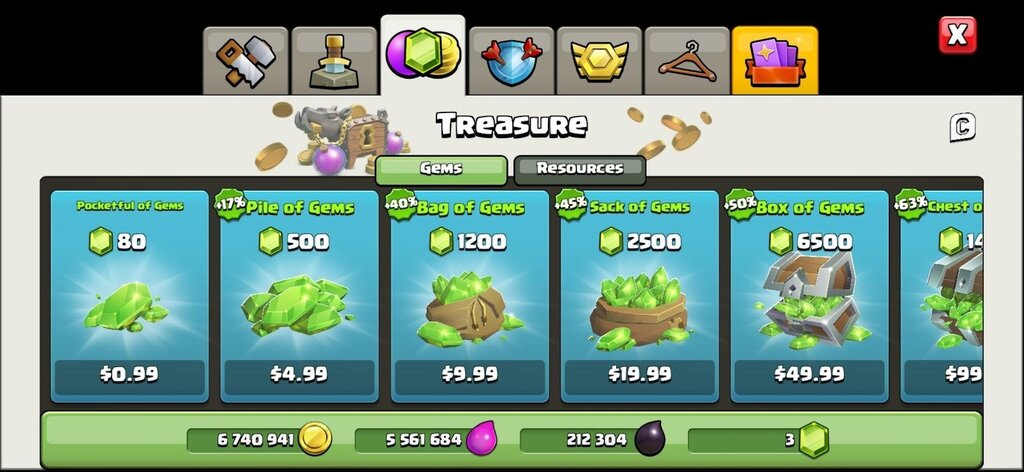Buy the Bag of Gems for $9.99
The image size is (1024, 472).
pyautogui.click(x=469, y=374)
